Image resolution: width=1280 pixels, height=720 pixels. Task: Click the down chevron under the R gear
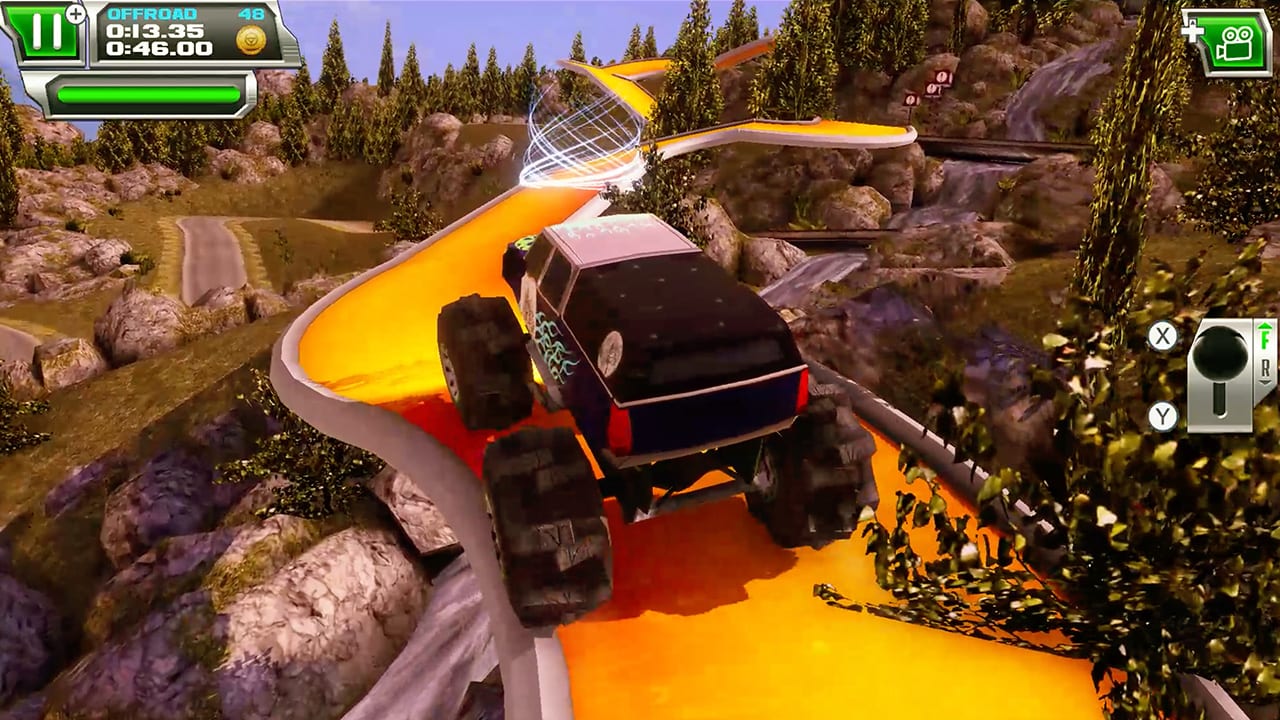1265,382
